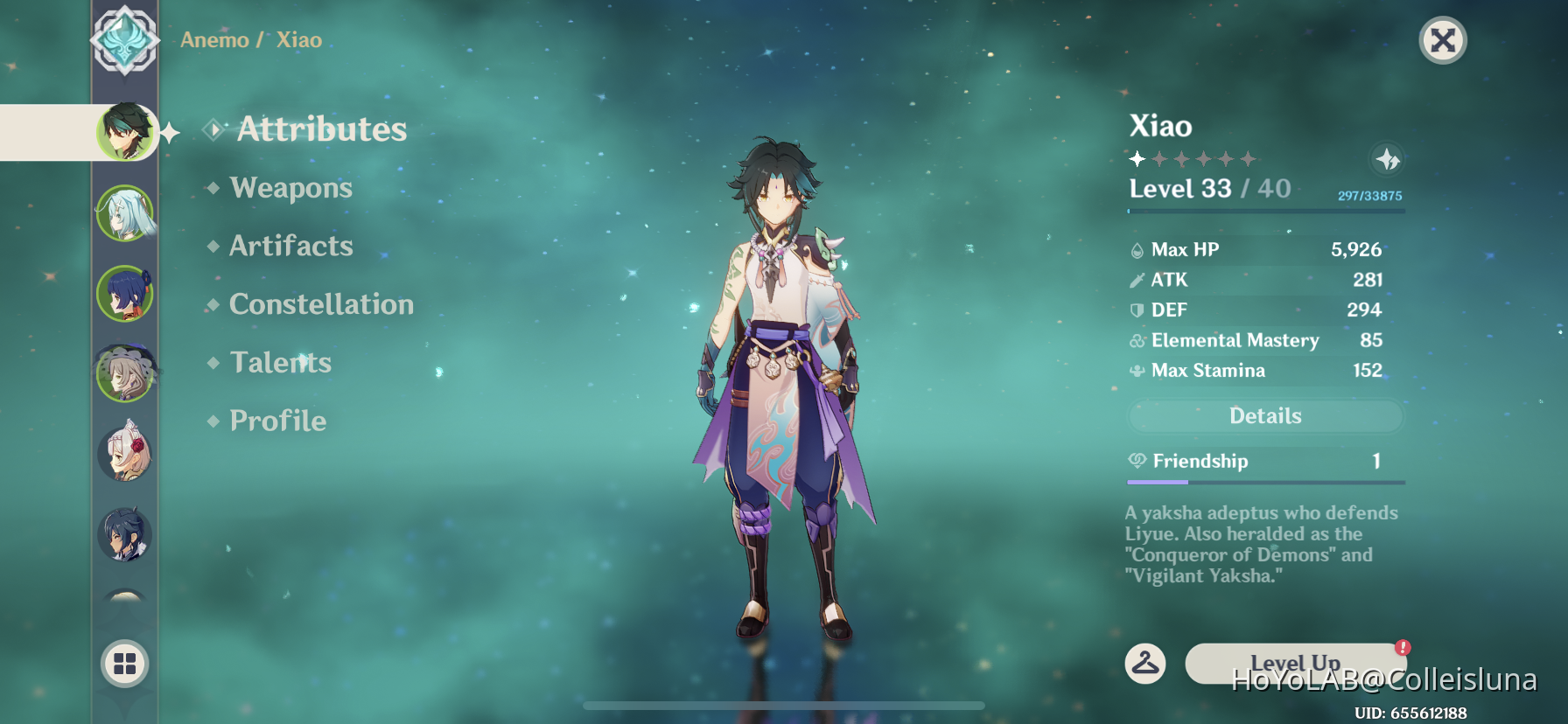Open the Talents menu entry

[280, 362]
